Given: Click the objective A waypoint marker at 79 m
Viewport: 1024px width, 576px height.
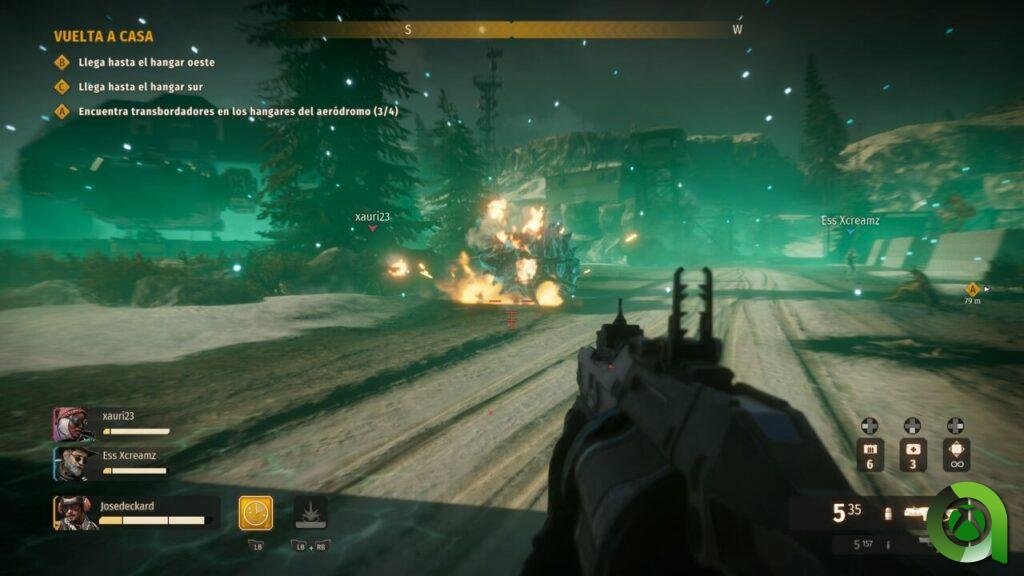Looking at the screenshot, I should (972, 289).
